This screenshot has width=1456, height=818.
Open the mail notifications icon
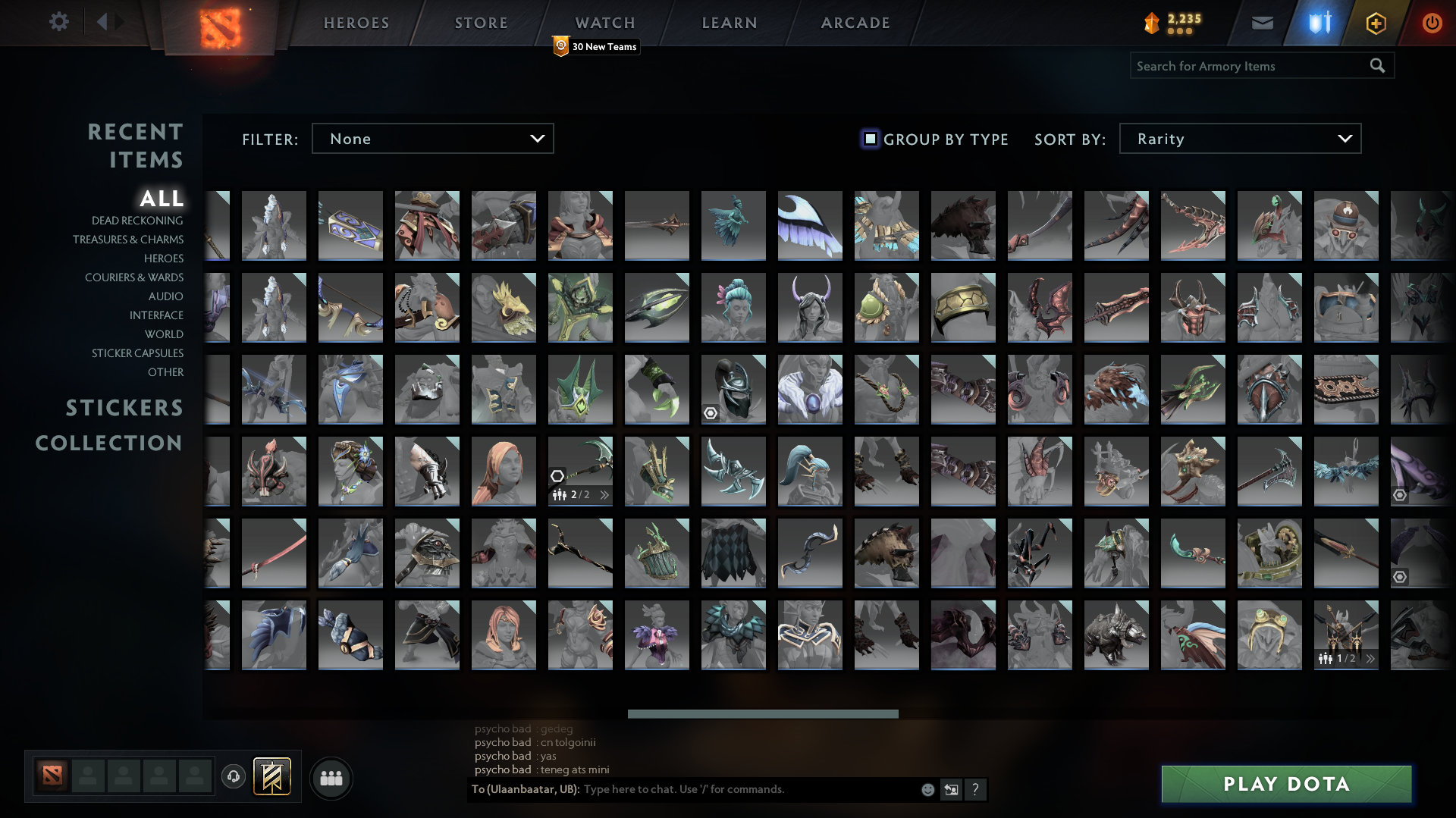[x=1261, y=23]
